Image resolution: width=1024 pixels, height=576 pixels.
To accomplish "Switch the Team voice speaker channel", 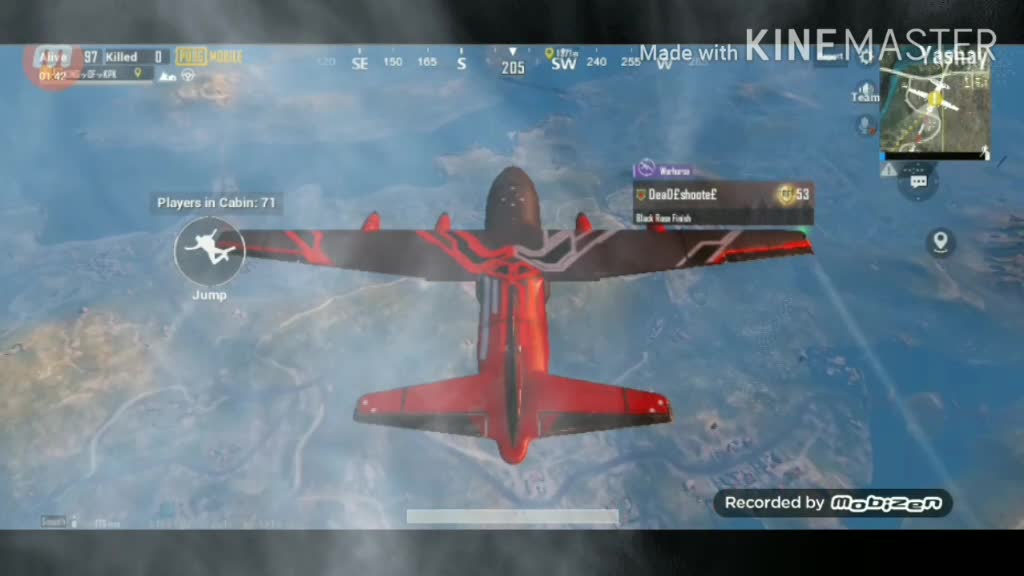I will [x=865, y=92].
